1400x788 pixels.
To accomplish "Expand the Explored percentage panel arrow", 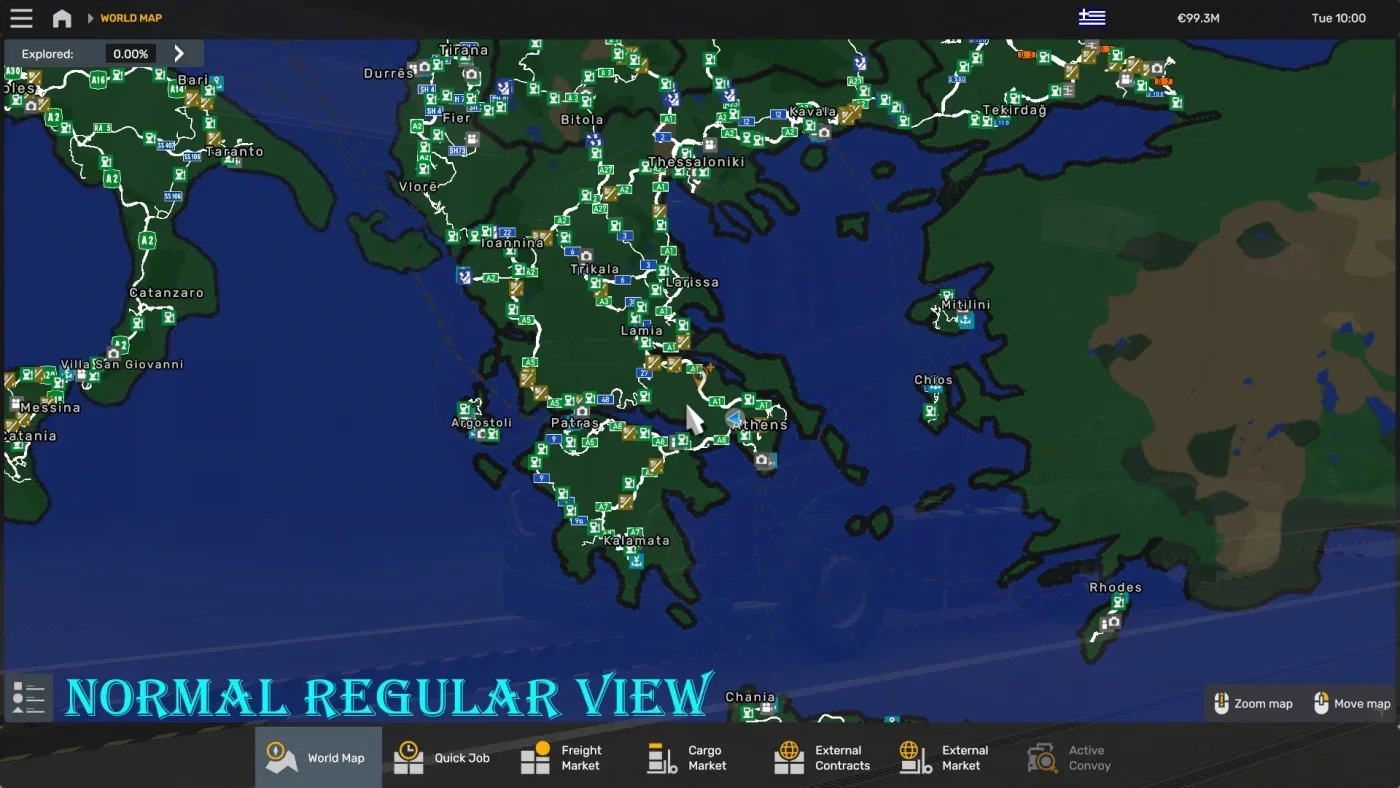I will [x=178, y=53].
